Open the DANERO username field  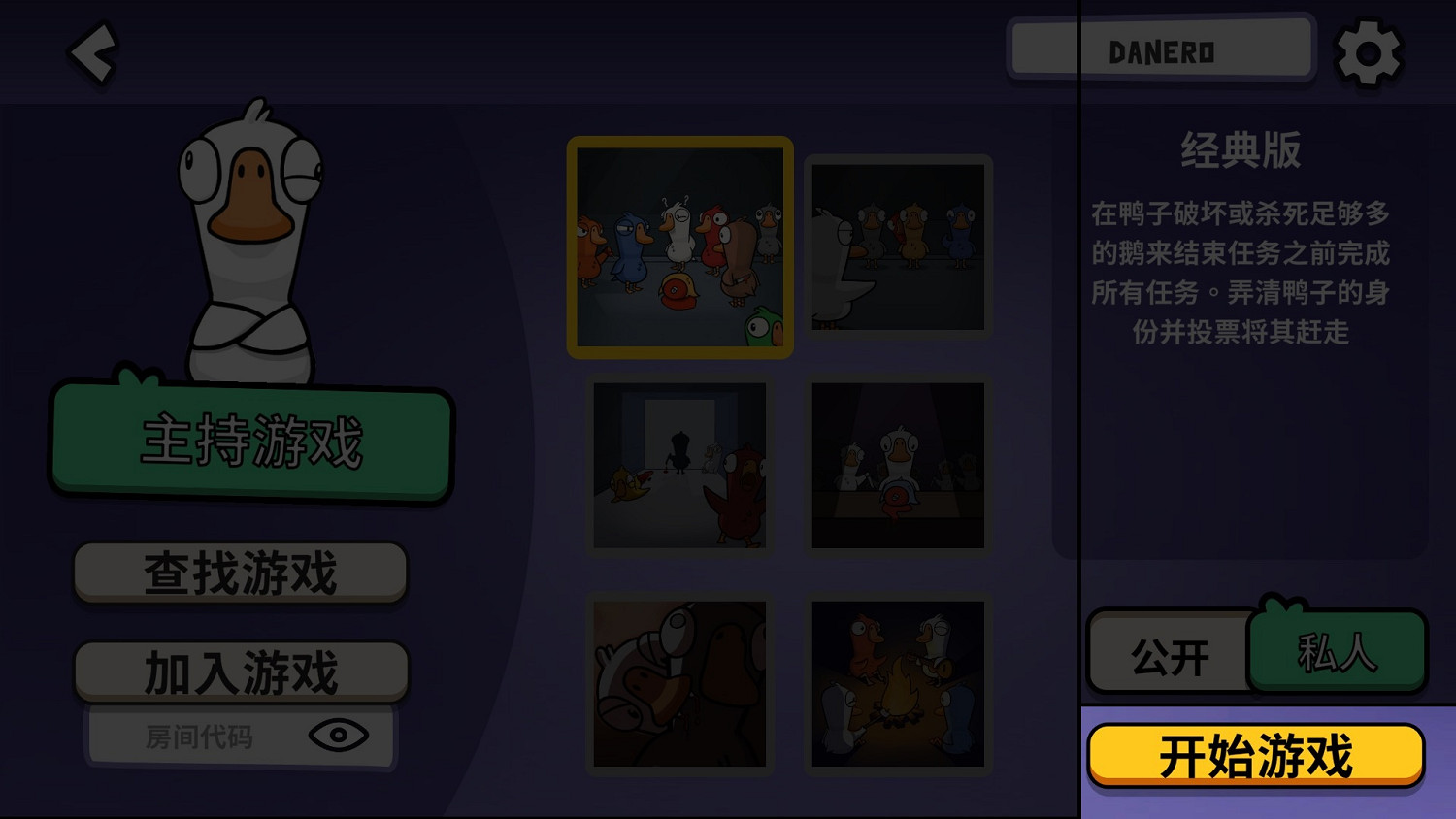pos(1161,49)
